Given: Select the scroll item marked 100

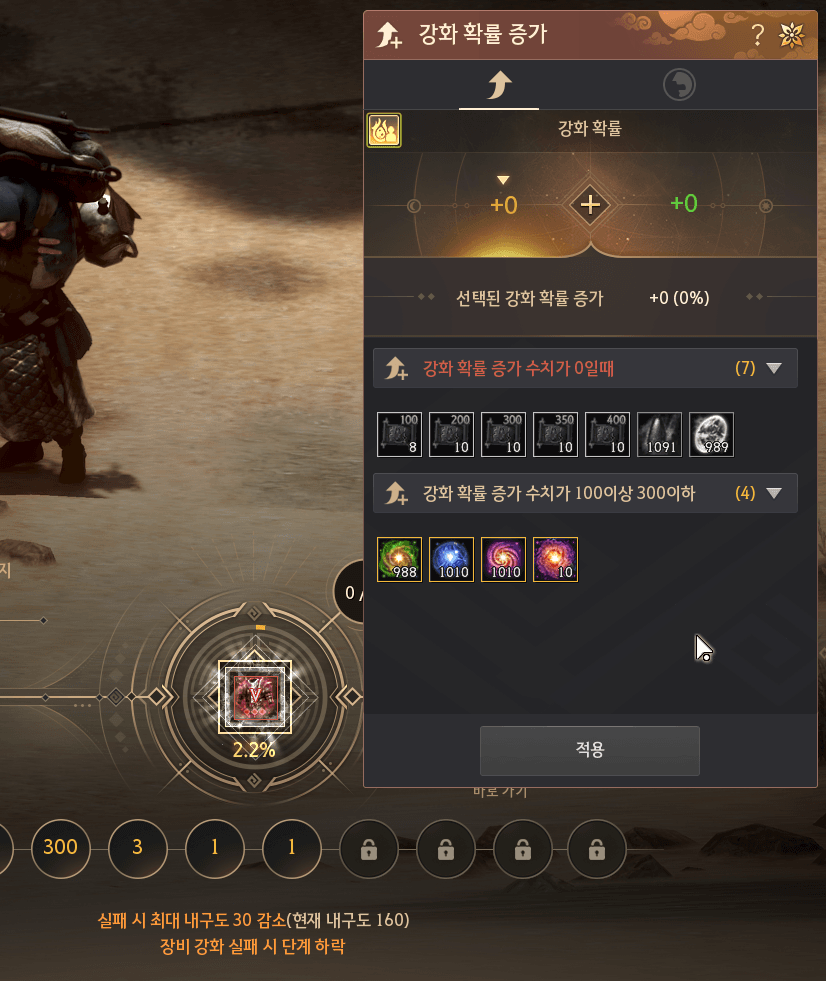Looking at the screenshot, I should point(399,434).
